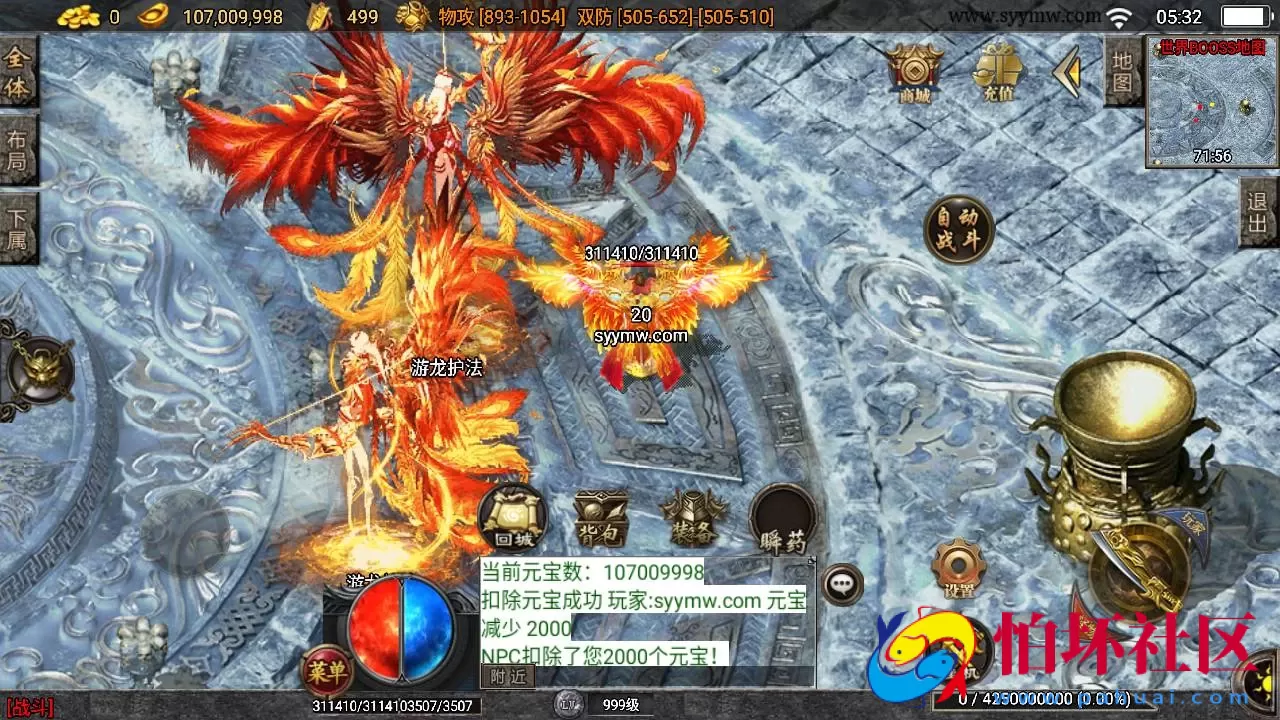Open the 附近 nearby channel selector
1280x720 pixels.
click(509, 676)
